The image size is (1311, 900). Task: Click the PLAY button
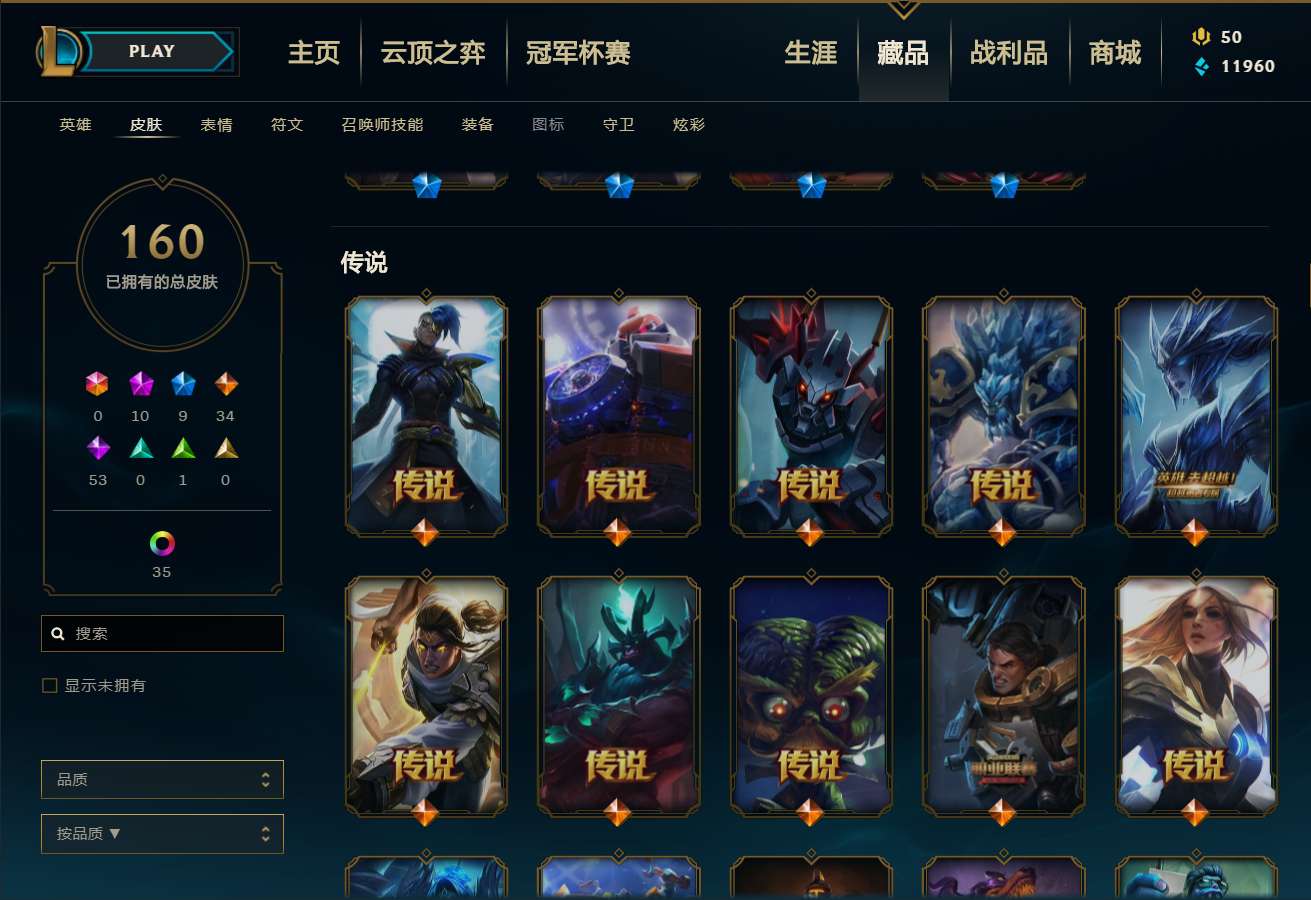(150, 51)
